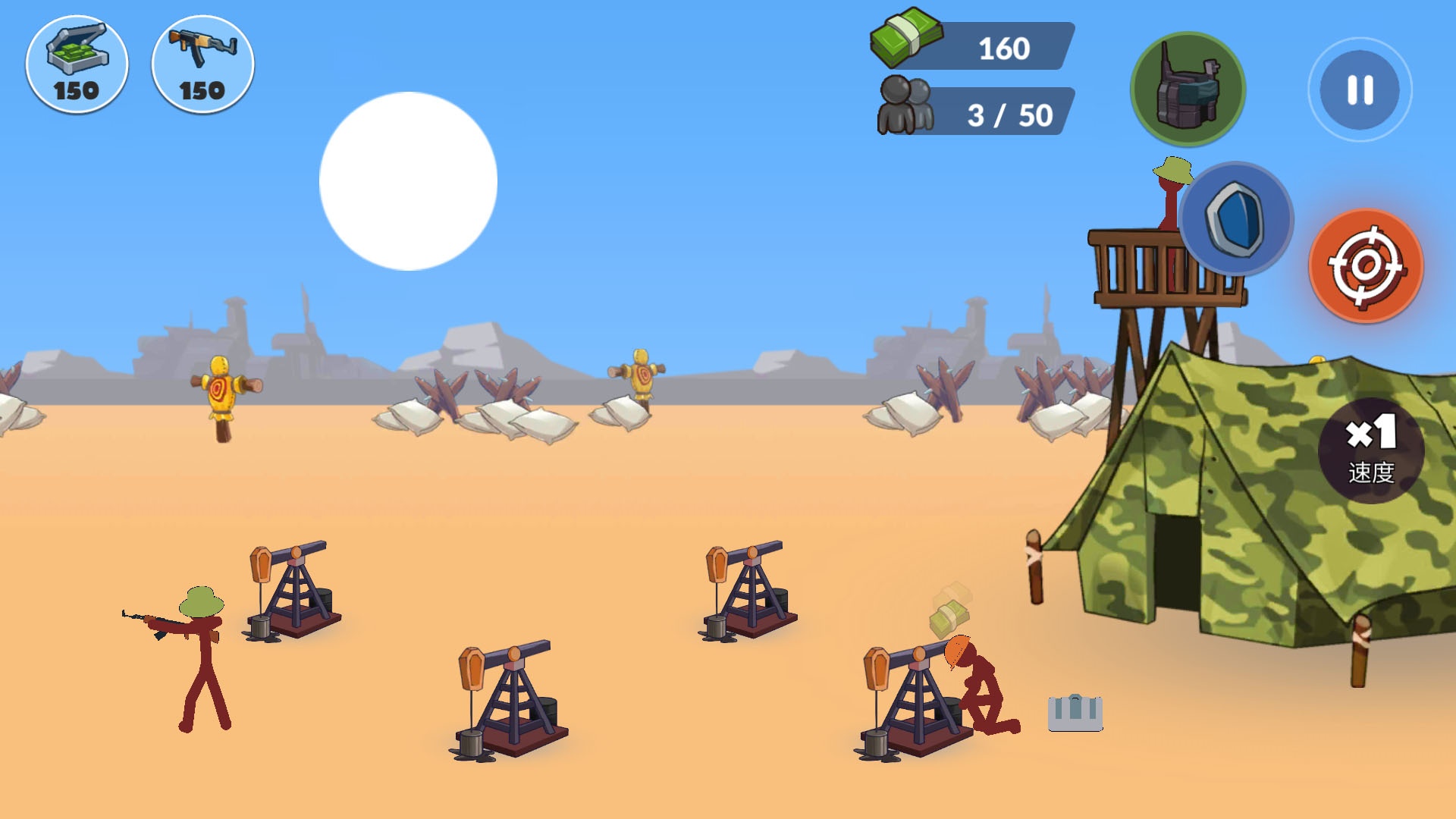
Task: Activate the blue shield defend command
Action: [1236, 218]
